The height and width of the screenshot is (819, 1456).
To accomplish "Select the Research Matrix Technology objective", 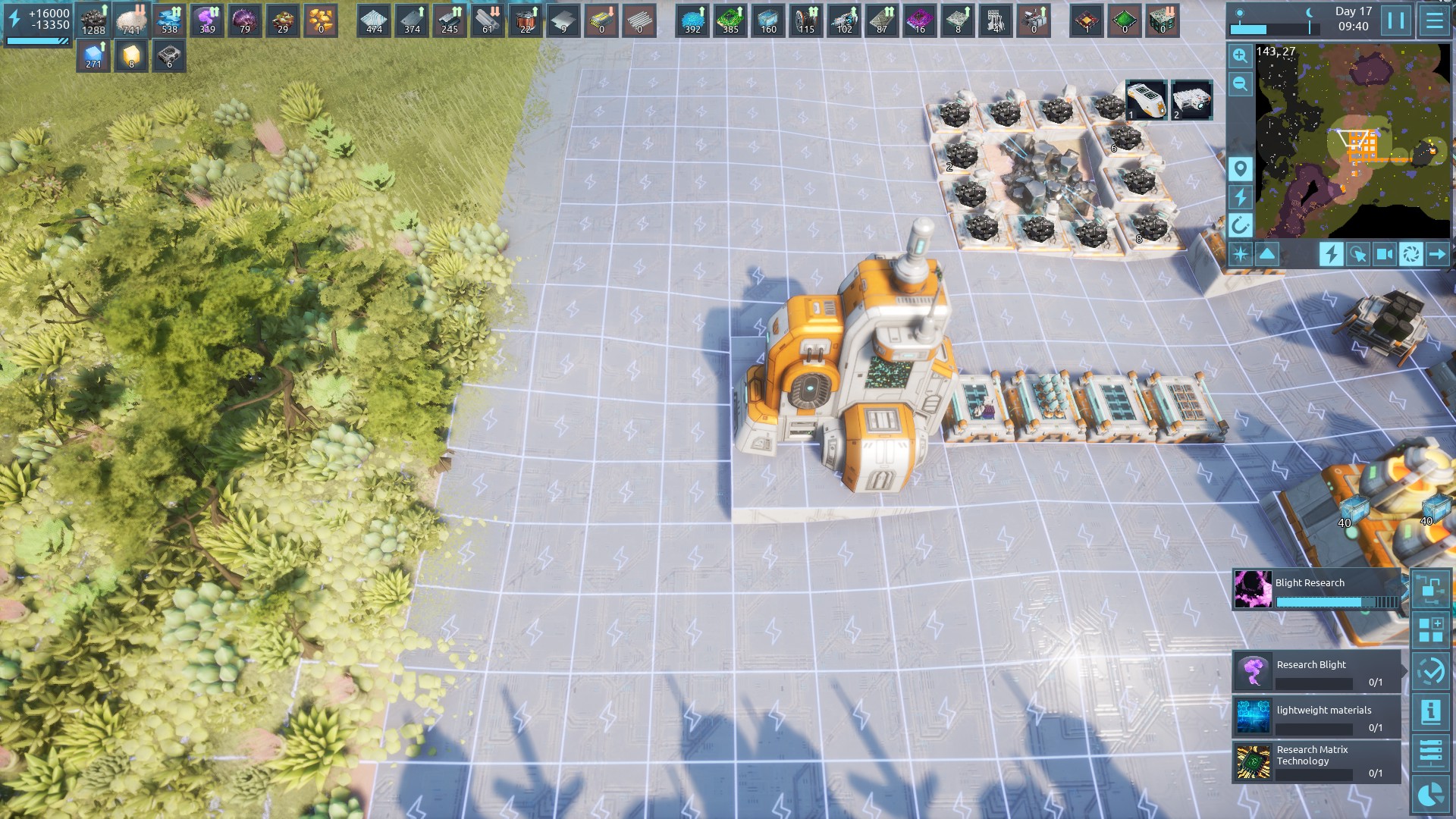I will (1316, 762).
